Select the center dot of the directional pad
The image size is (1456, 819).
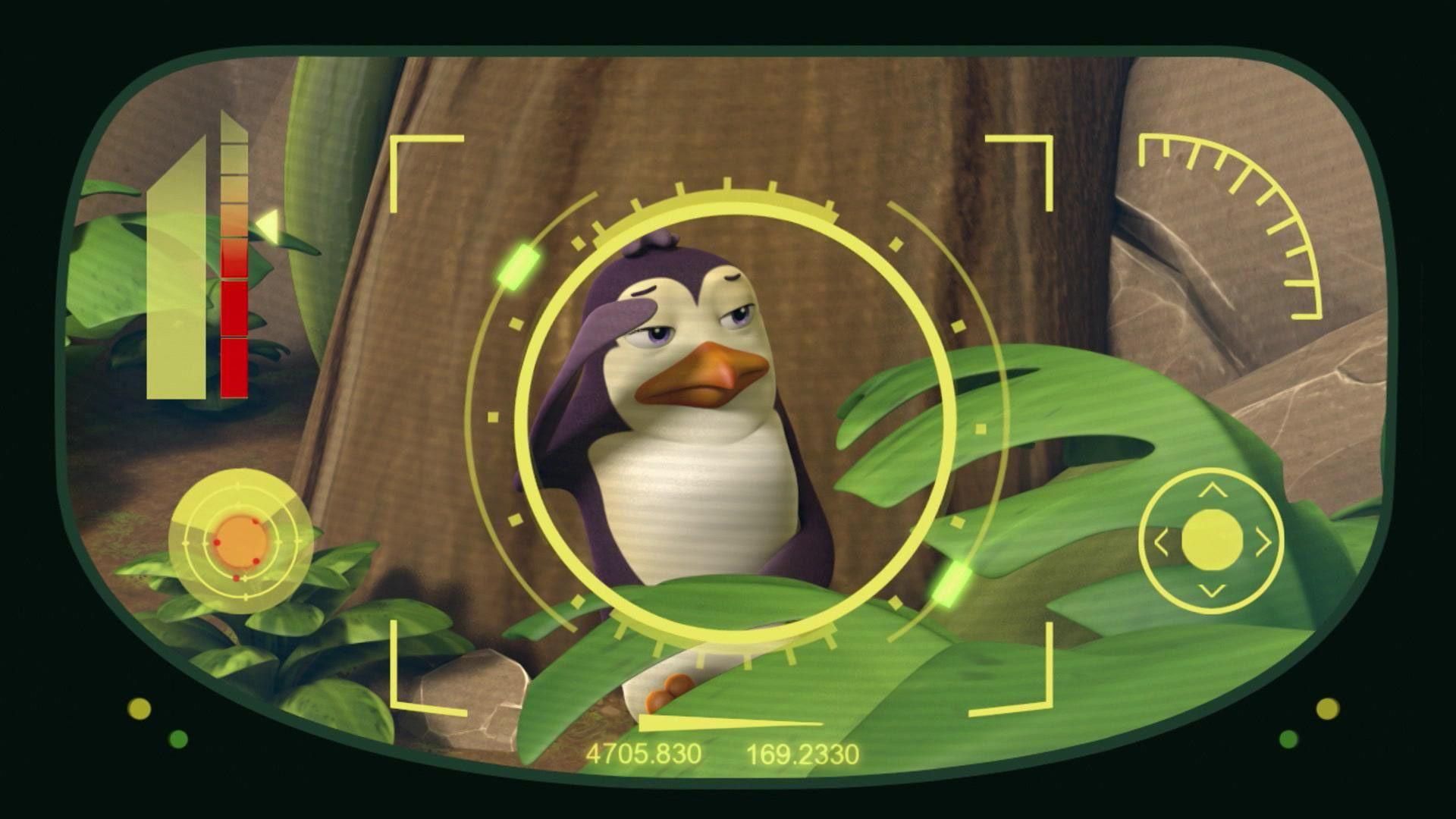1212,540
